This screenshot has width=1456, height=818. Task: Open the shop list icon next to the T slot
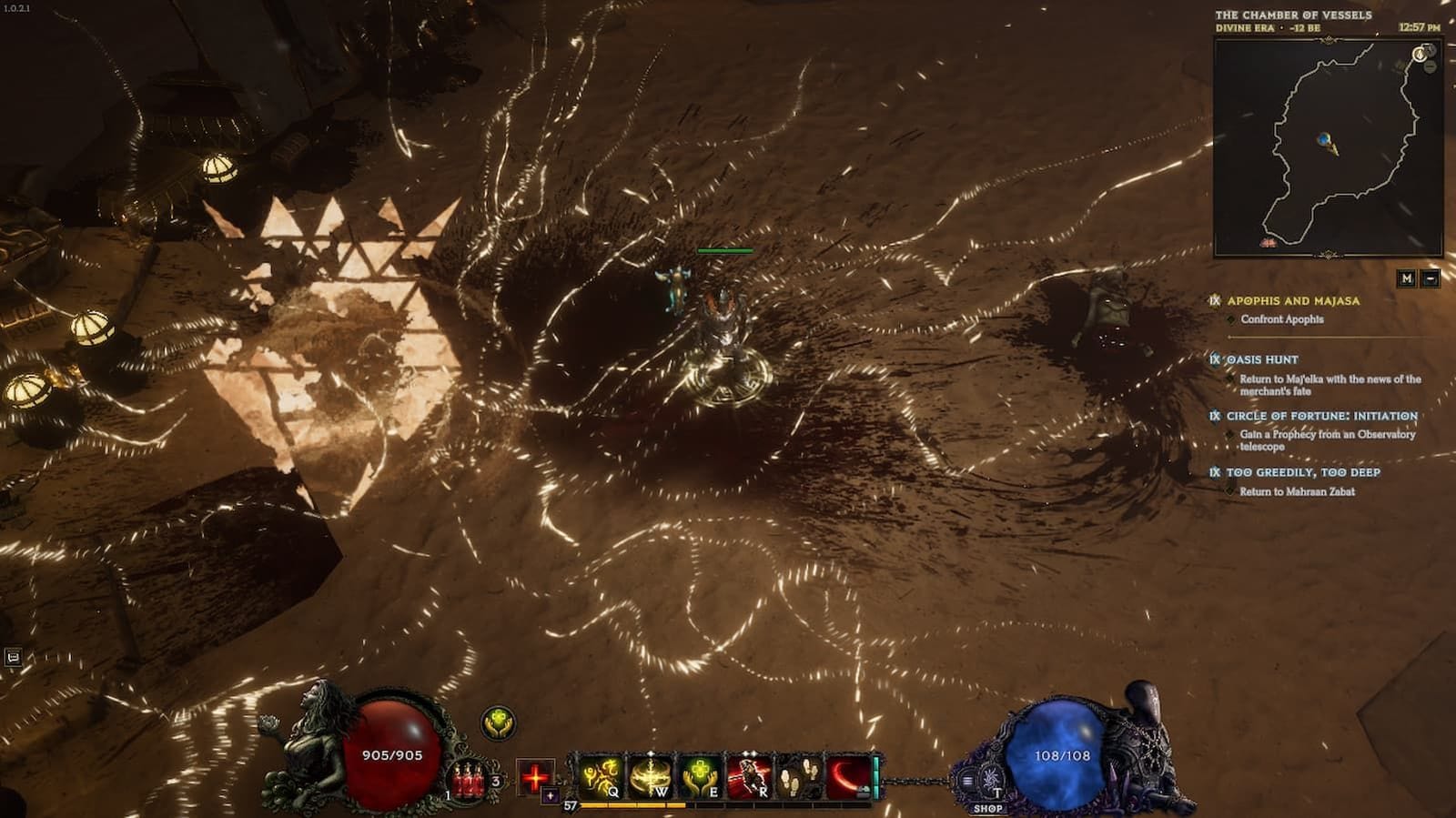[966, 780]
